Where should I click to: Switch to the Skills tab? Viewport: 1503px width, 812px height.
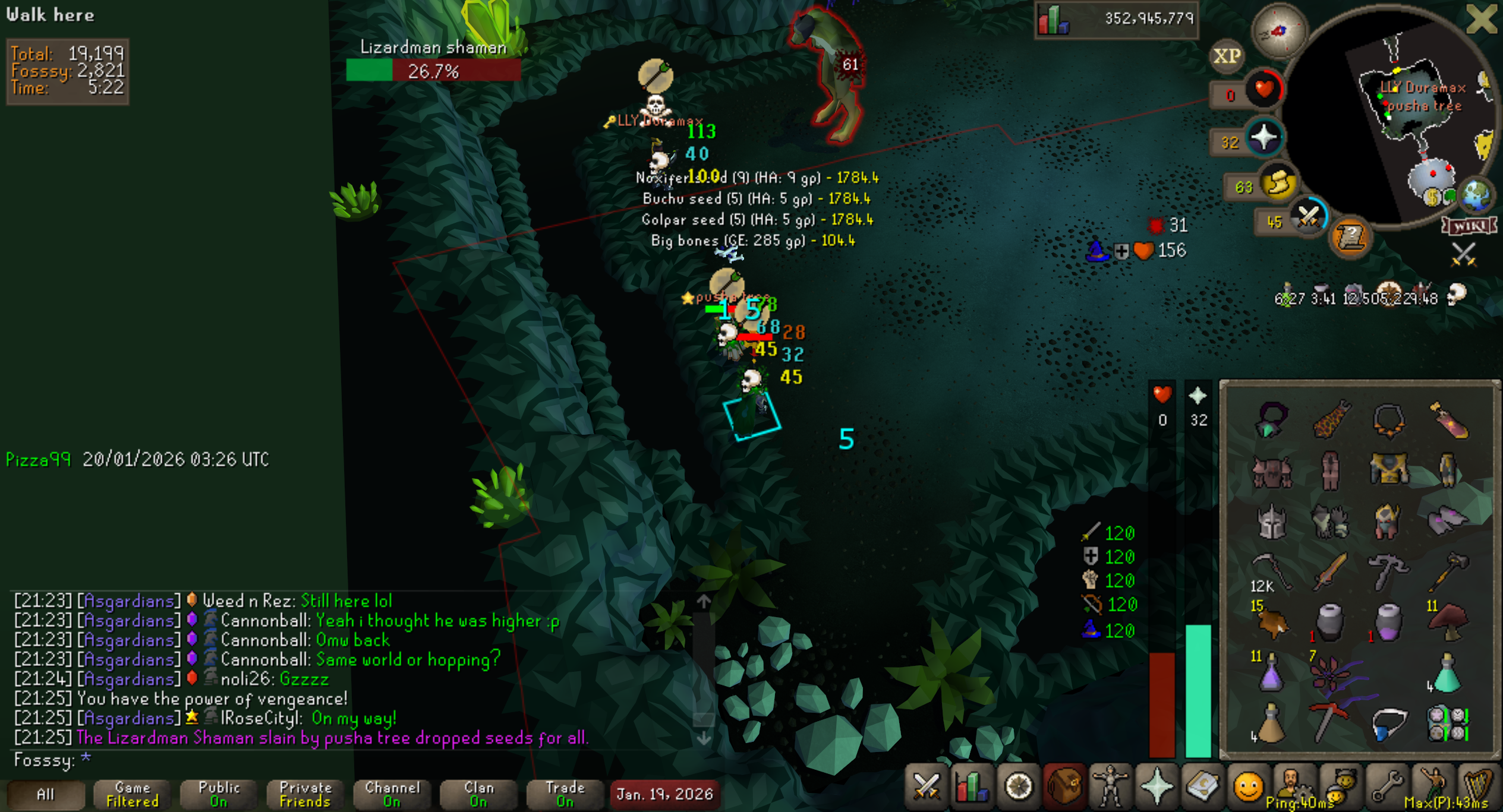pyautogui.click(x=971, y=787)
